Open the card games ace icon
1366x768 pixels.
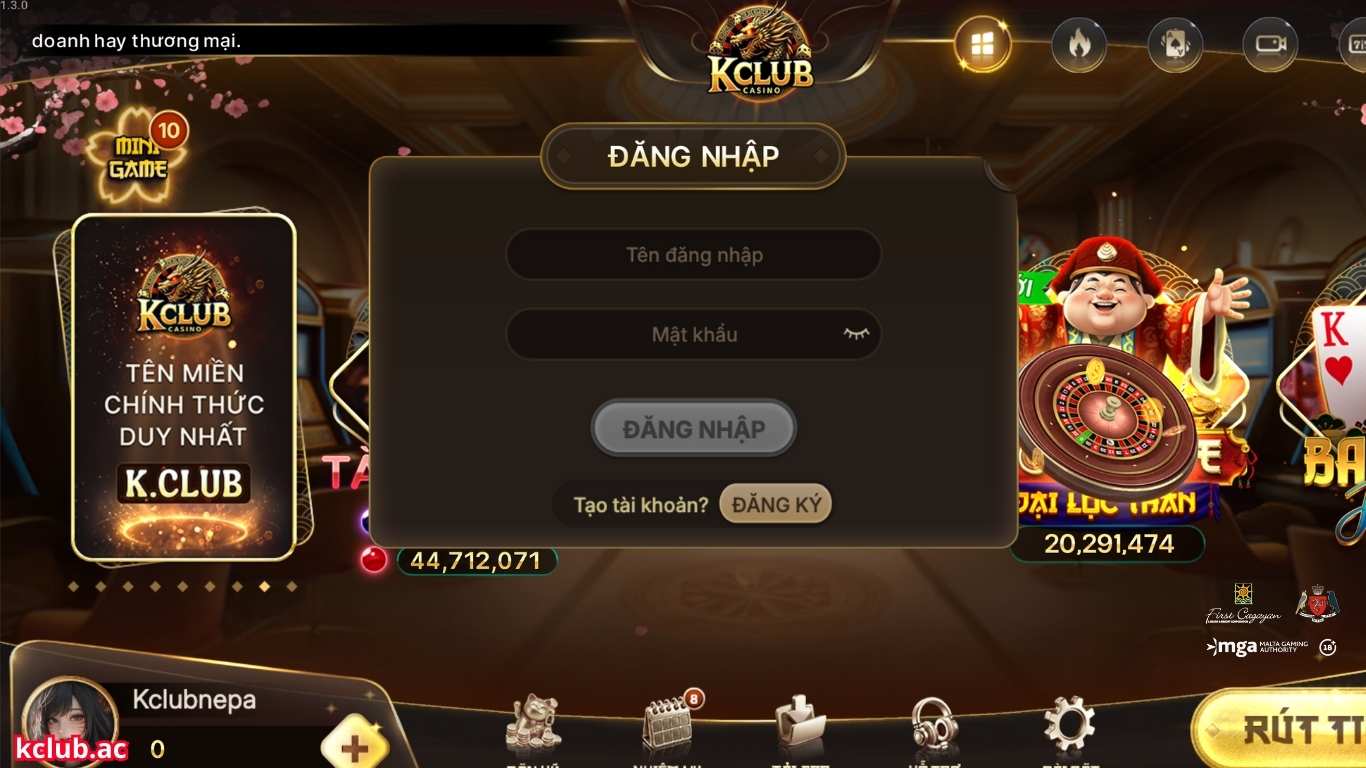[1174, 44]
